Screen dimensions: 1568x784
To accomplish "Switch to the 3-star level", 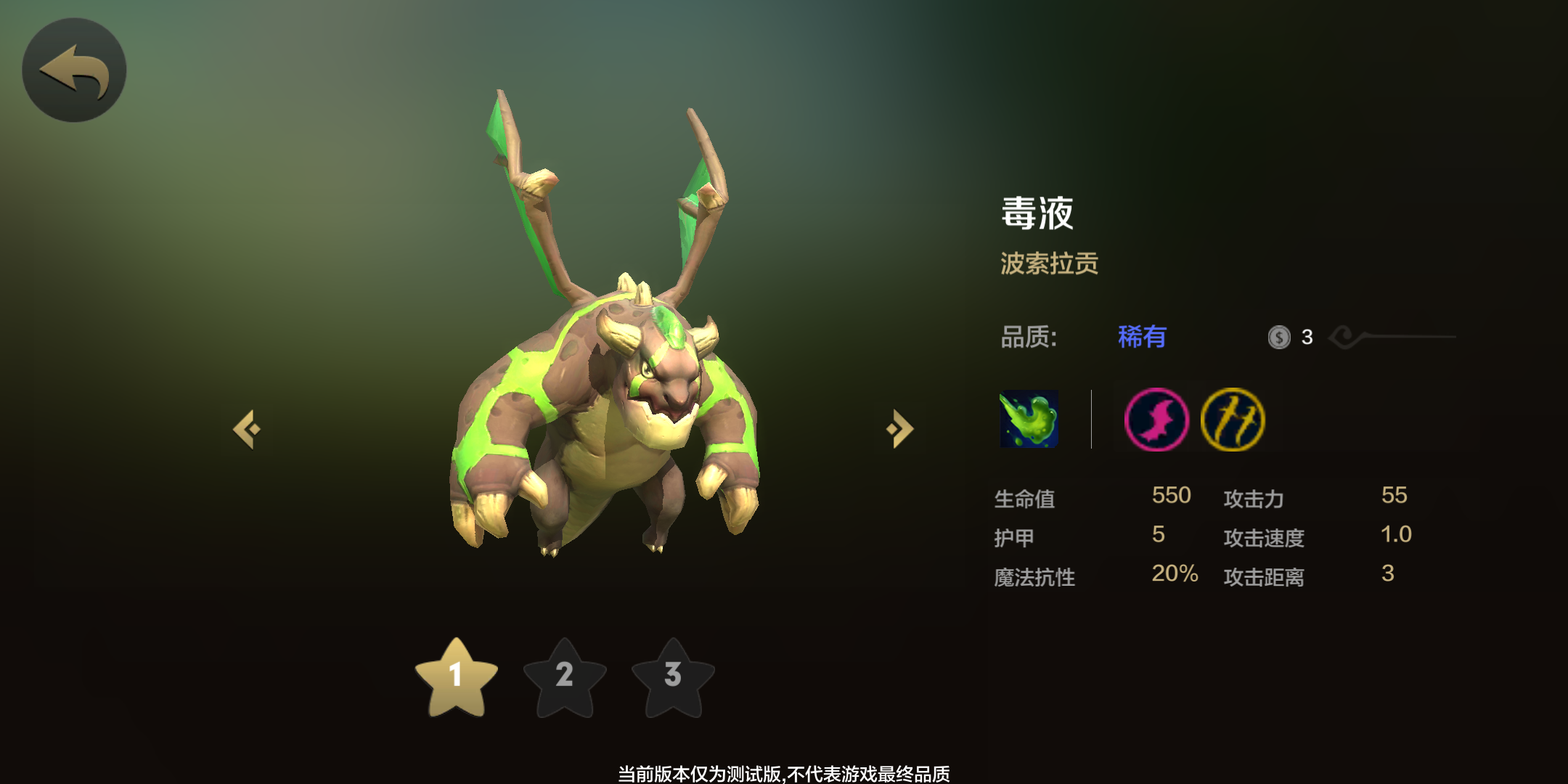I will click(673, 678).
